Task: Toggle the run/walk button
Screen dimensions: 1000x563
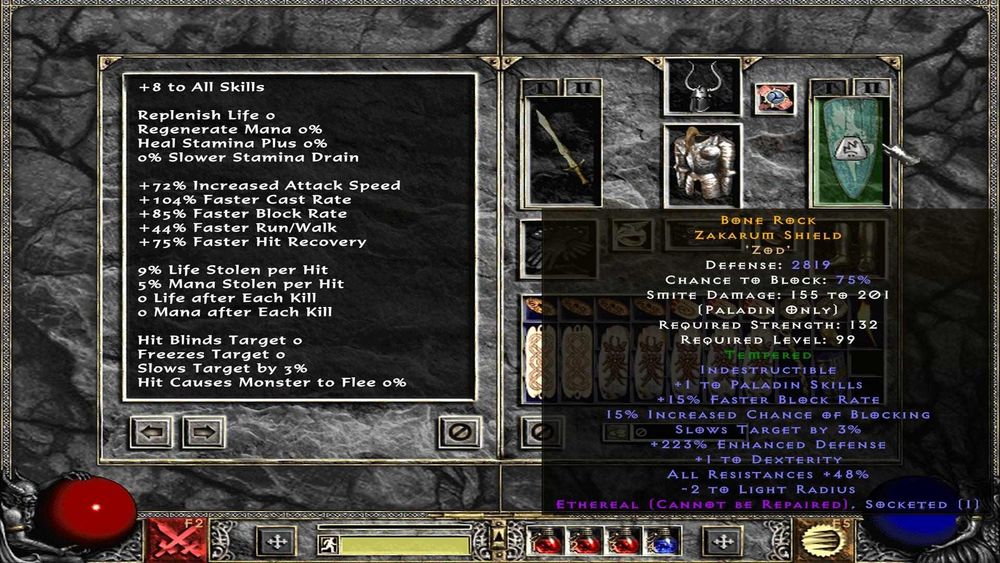Action: [327, 545]
